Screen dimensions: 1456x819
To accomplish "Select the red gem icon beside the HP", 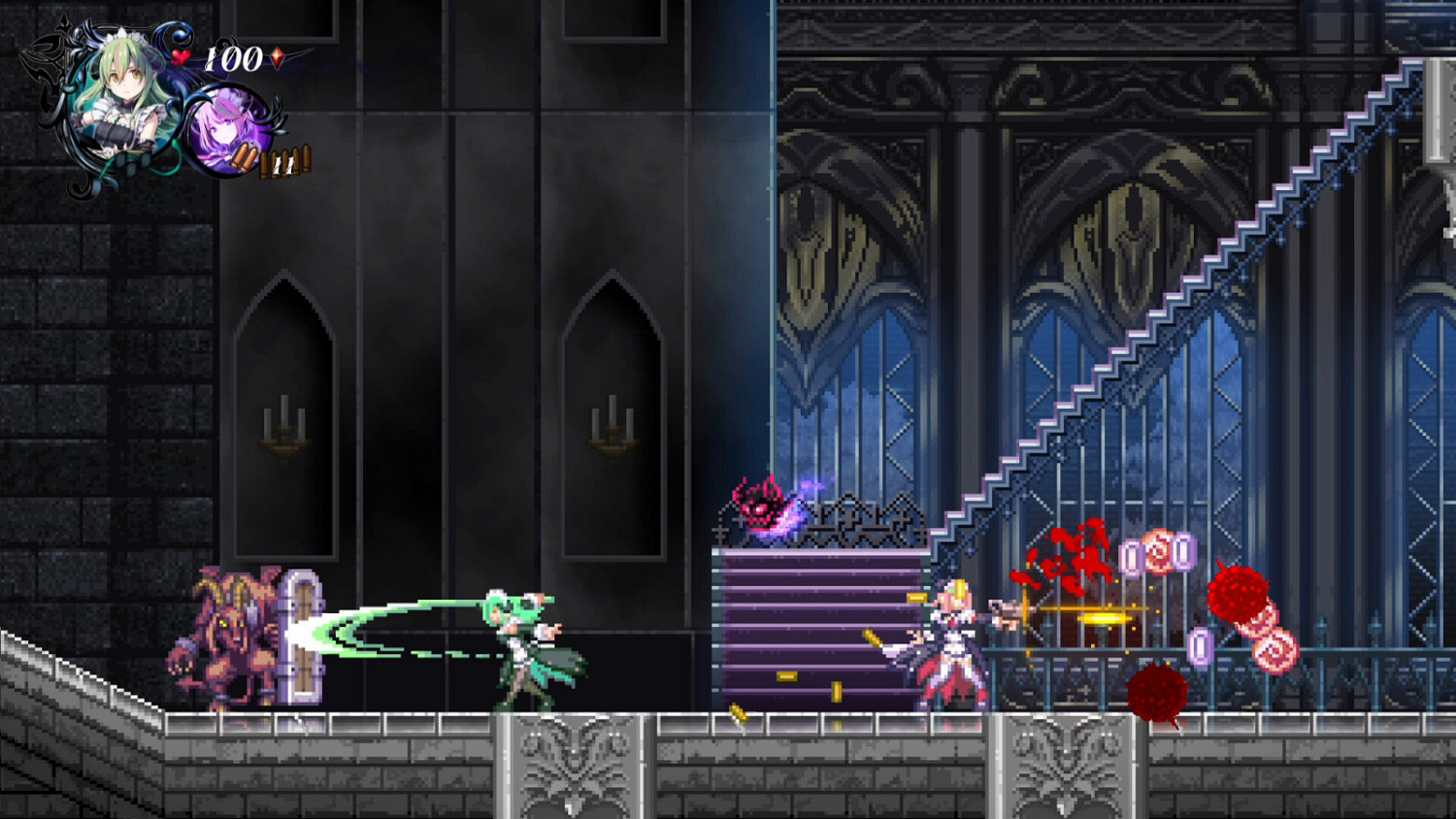I will point(275,58).
